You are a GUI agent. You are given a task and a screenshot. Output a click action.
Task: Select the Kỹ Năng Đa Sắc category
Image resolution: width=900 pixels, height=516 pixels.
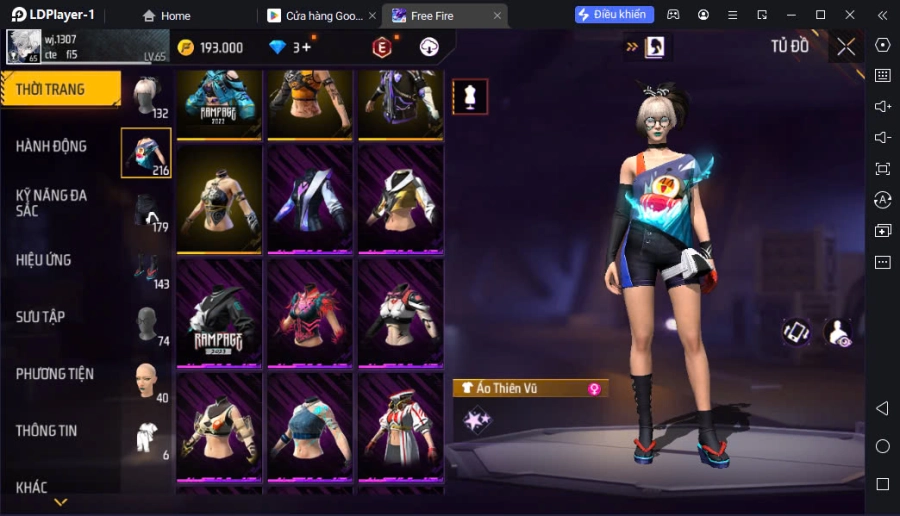click(52, 203)
